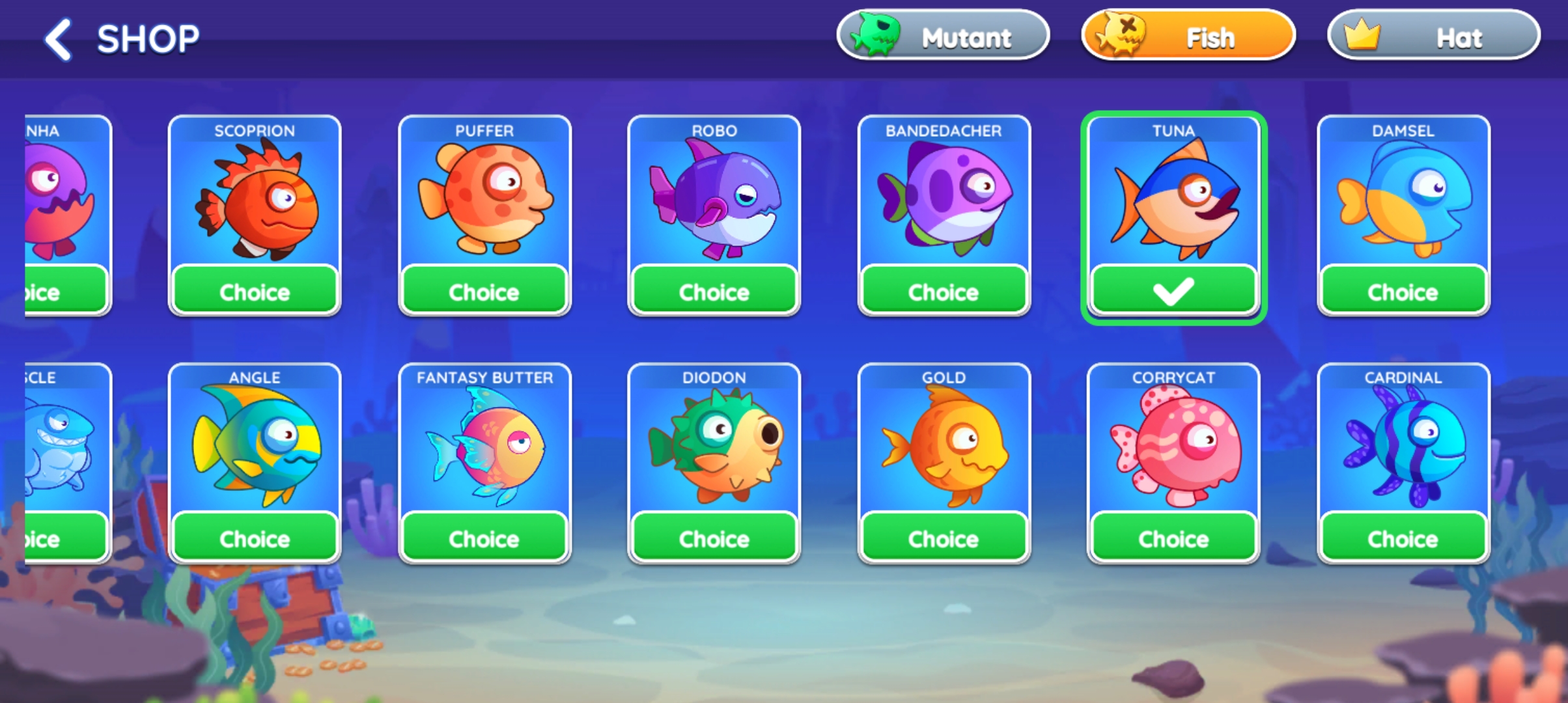Select Choice under the Puffer fish
Image resolution: width=1568 pixels, height=703 pixels.
point(484,291)
